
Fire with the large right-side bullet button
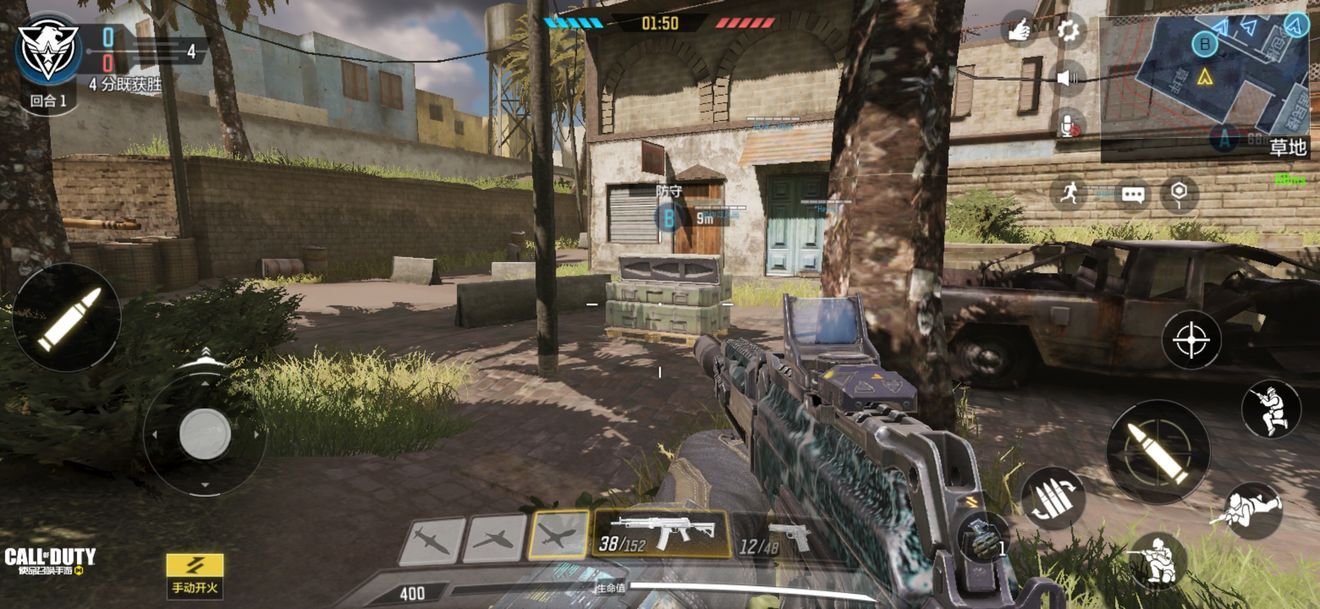click(1158, 452)
